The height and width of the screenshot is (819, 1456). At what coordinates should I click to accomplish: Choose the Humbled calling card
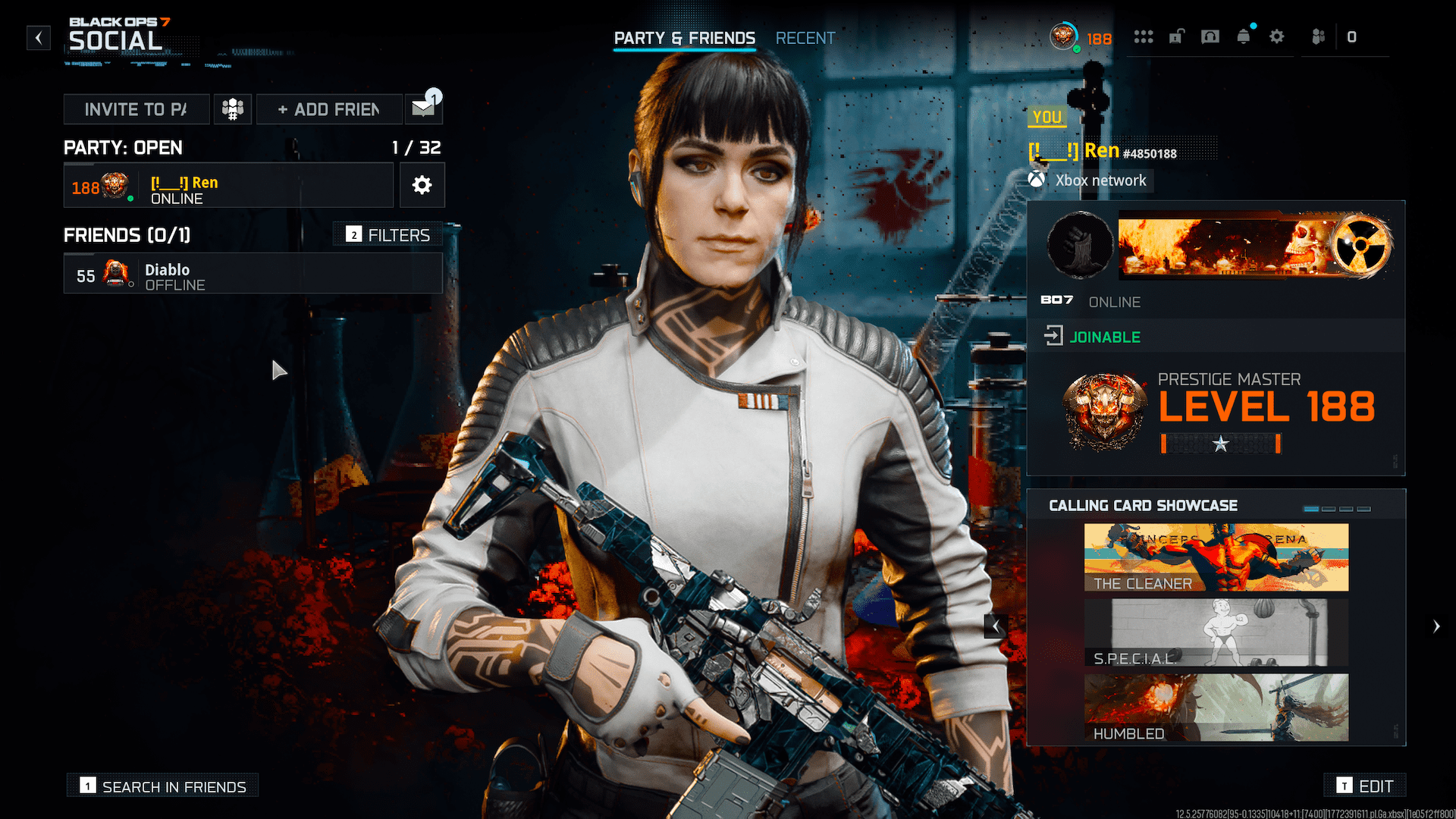(x=1216, y=708)
